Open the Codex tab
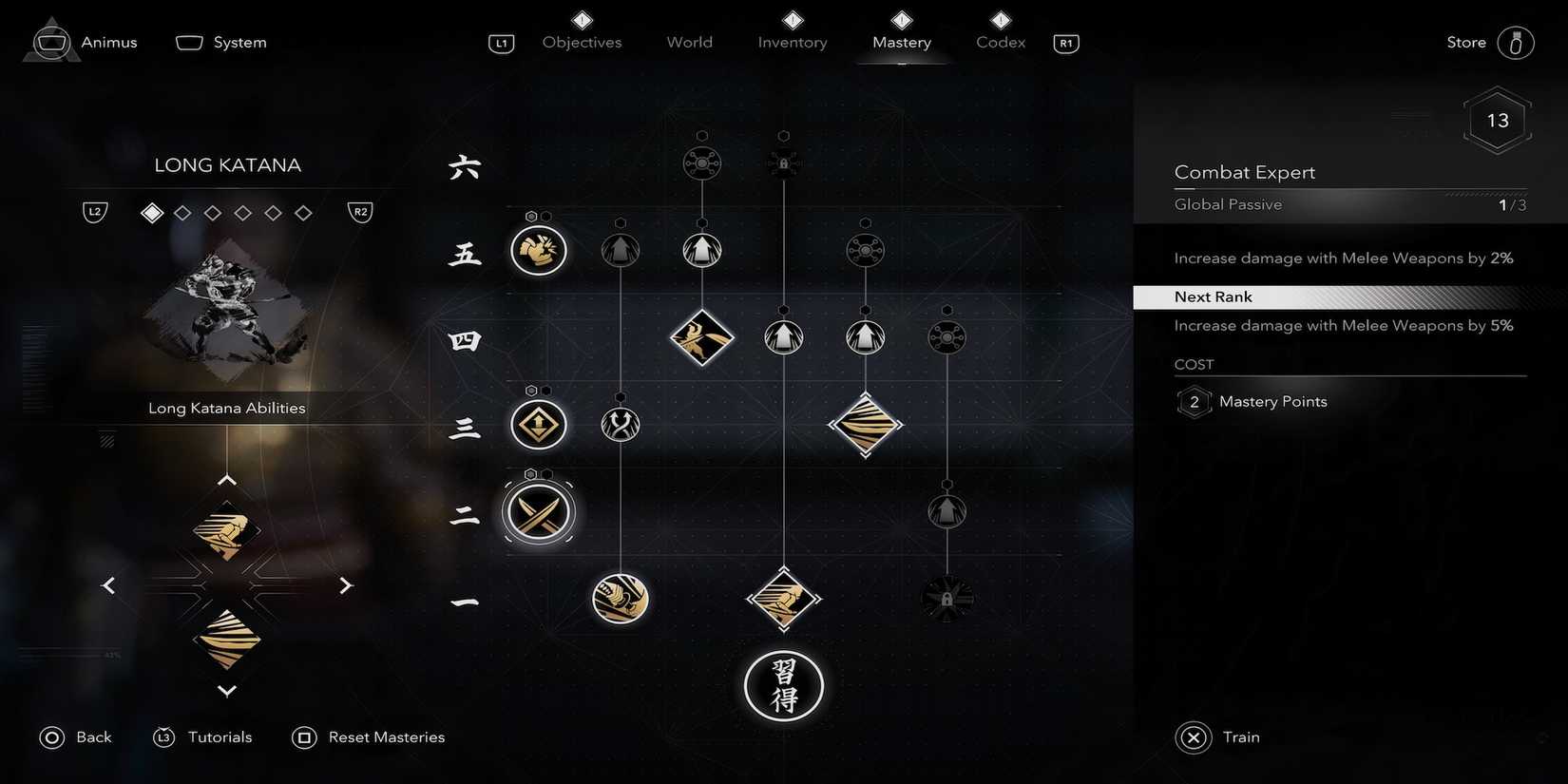 pyautogui.click(x=999, y=42)
